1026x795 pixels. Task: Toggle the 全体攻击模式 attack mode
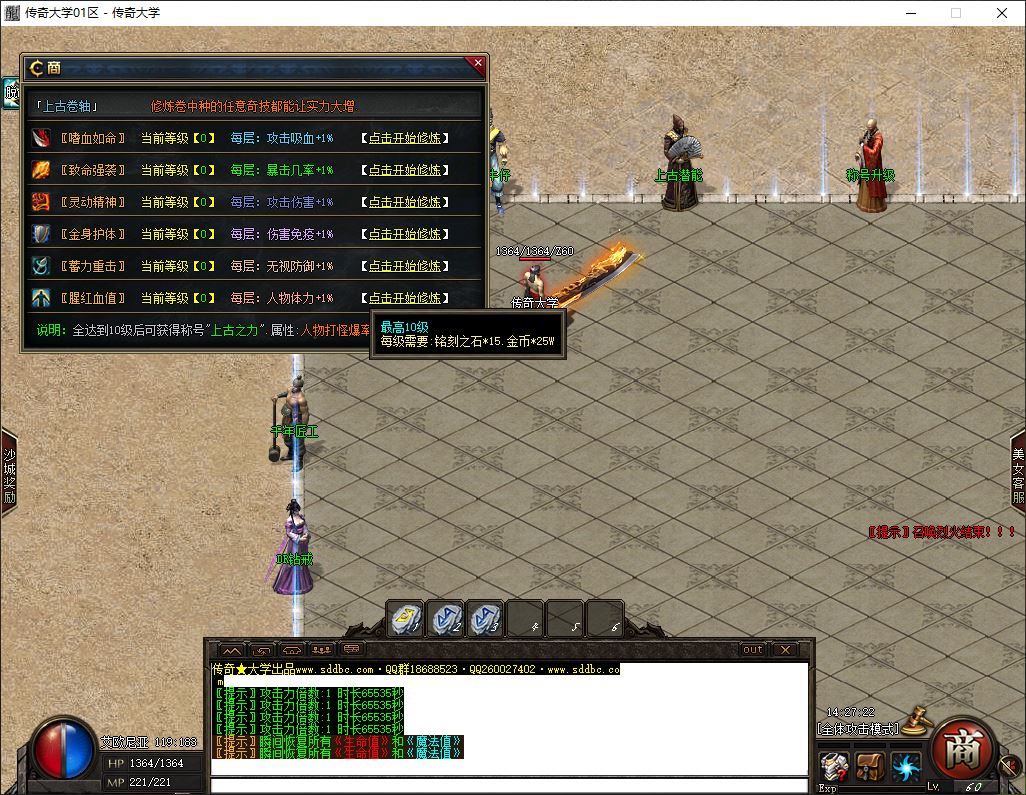coord(858,728)
